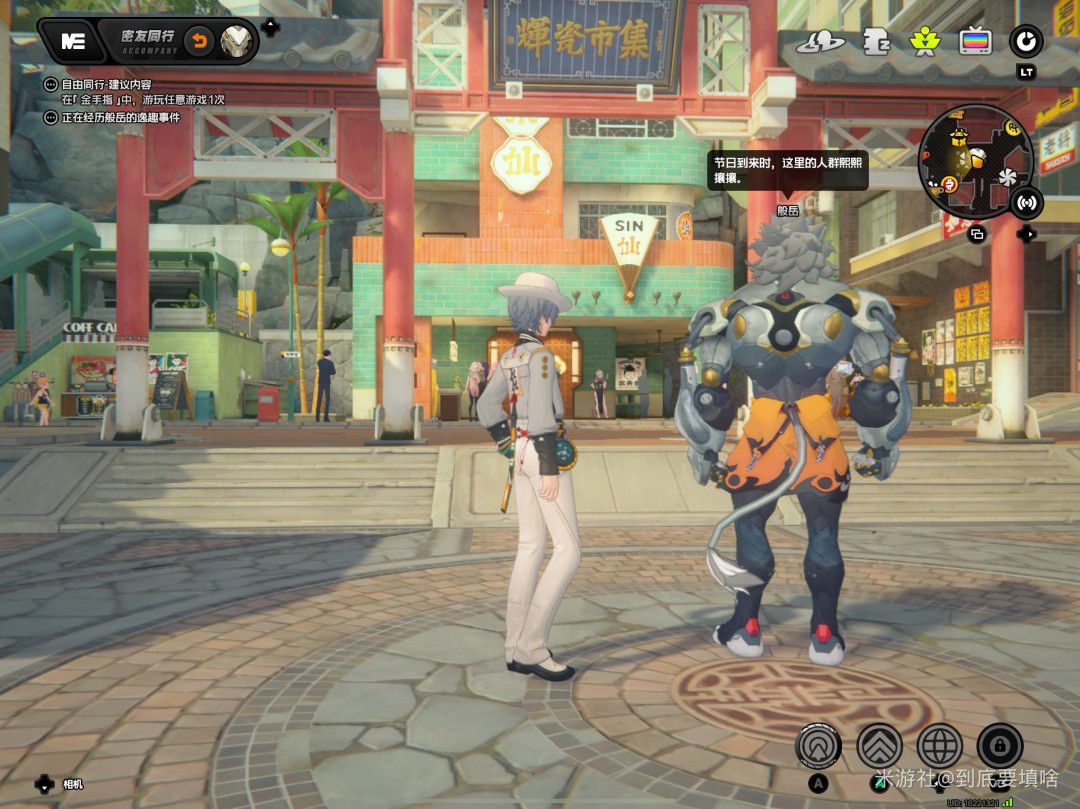Click the padlock button
1080x809 pixels.
(x=1000, y=745)
